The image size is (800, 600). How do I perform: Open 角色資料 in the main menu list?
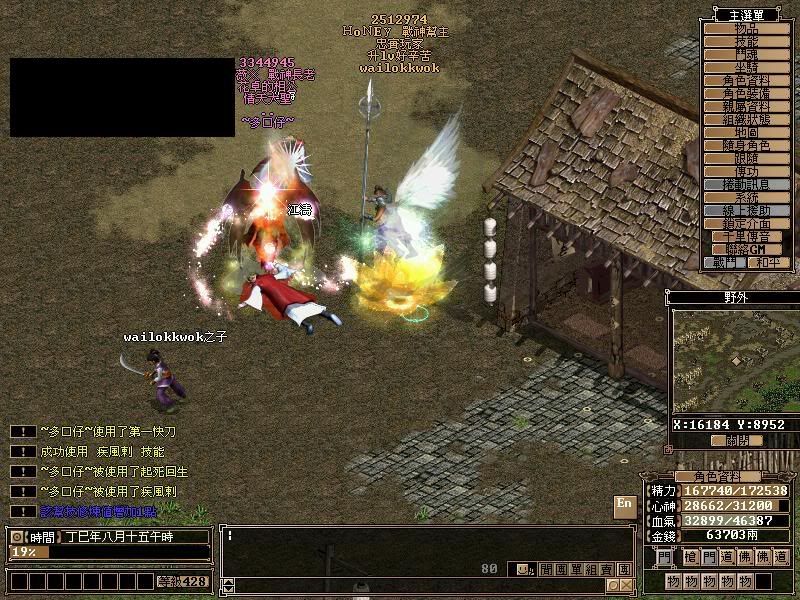(x=745, y=80)
